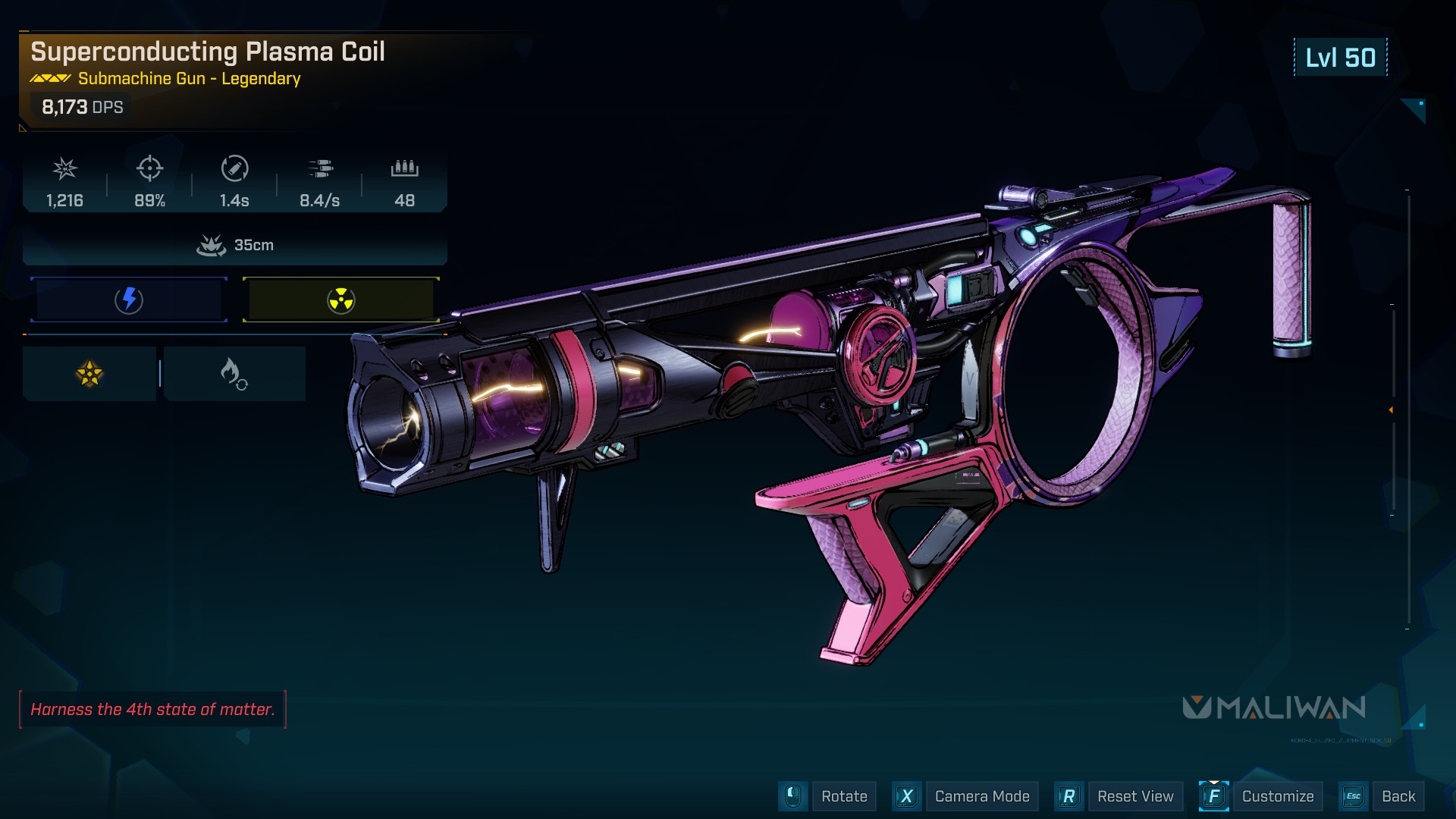Choose Reset View

click(x=1134, y=796)
